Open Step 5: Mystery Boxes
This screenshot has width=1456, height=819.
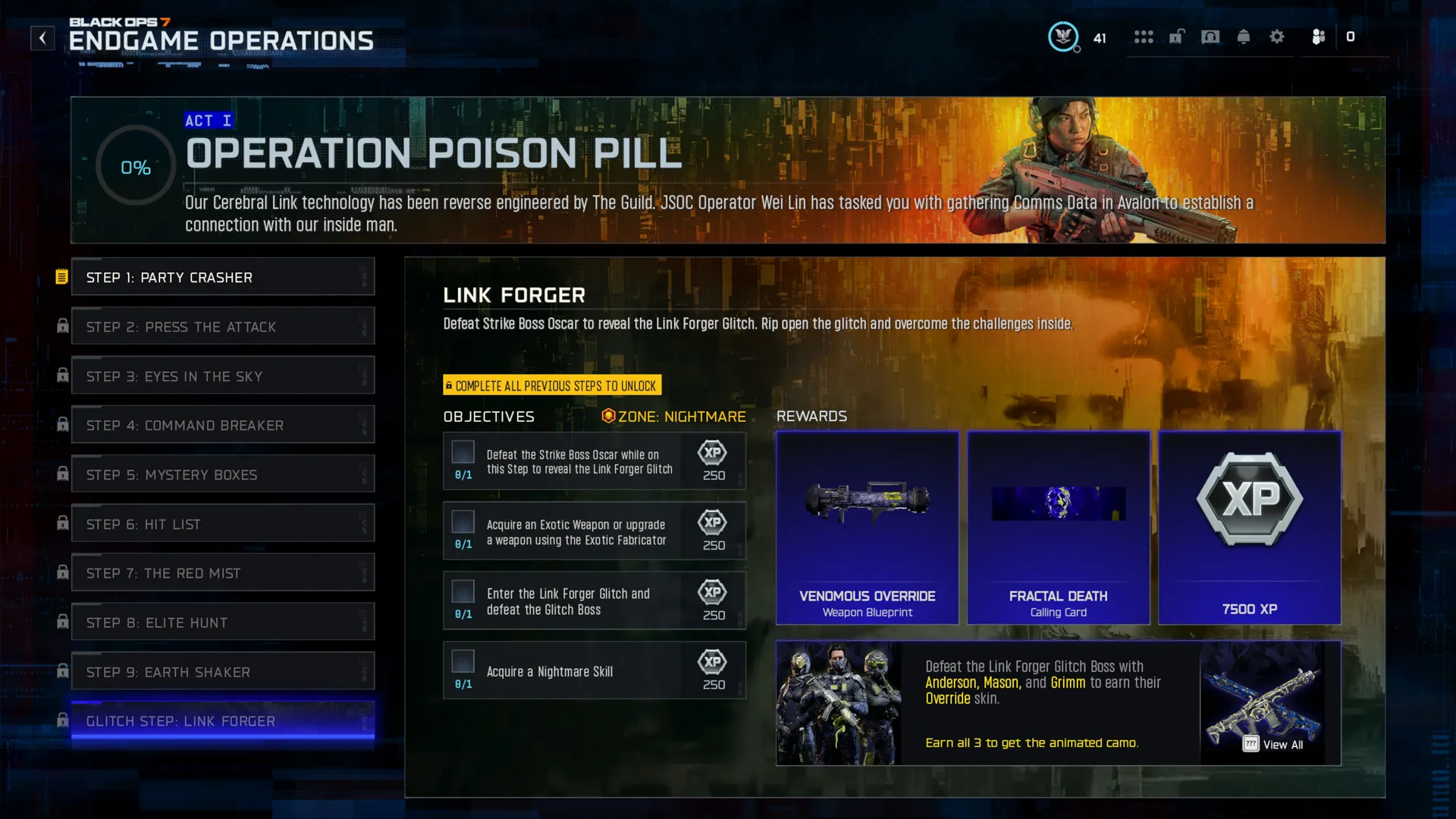(x=222, y=475)
